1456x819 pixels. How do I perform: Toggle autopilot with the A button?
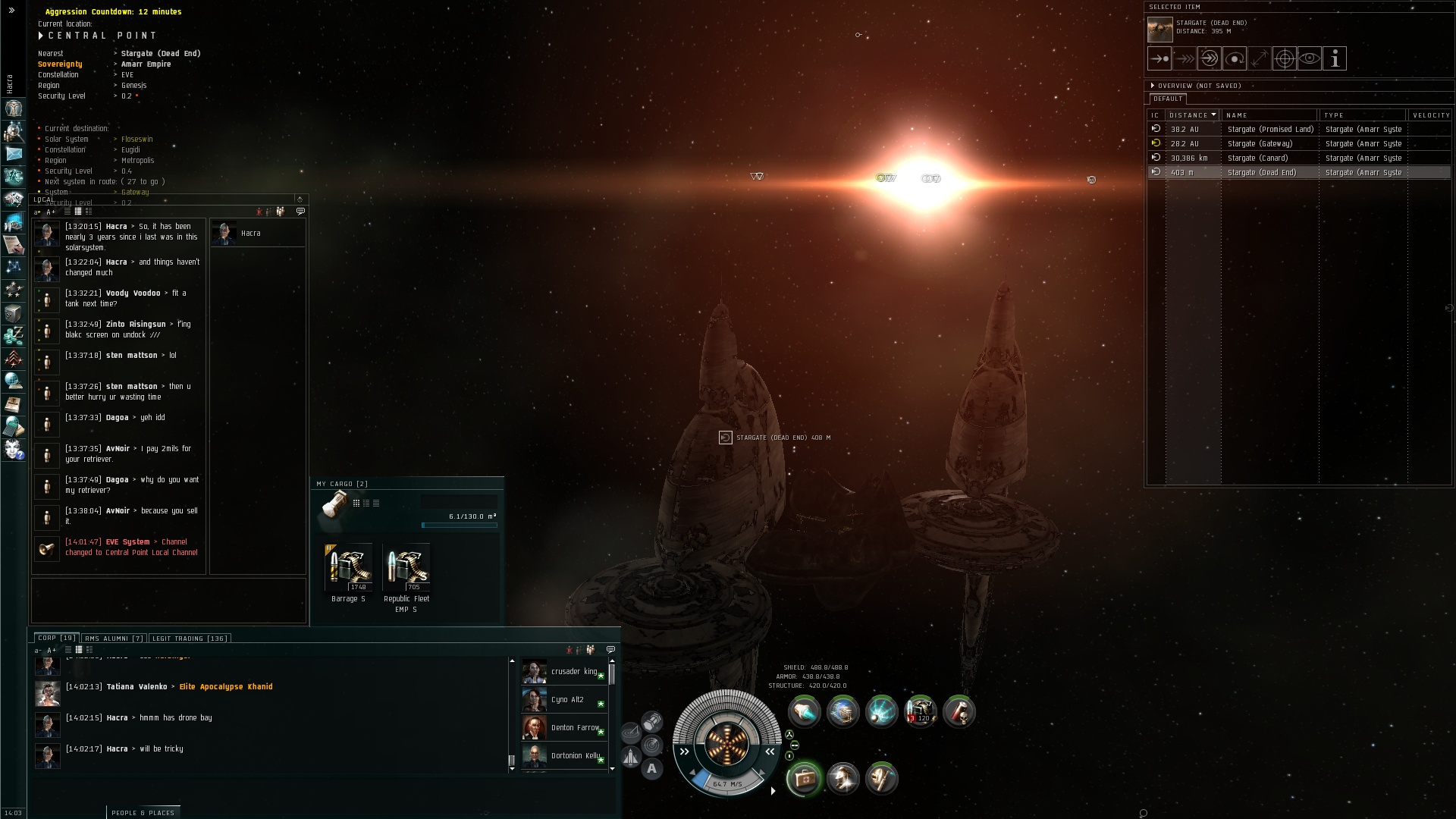[651, 769]
